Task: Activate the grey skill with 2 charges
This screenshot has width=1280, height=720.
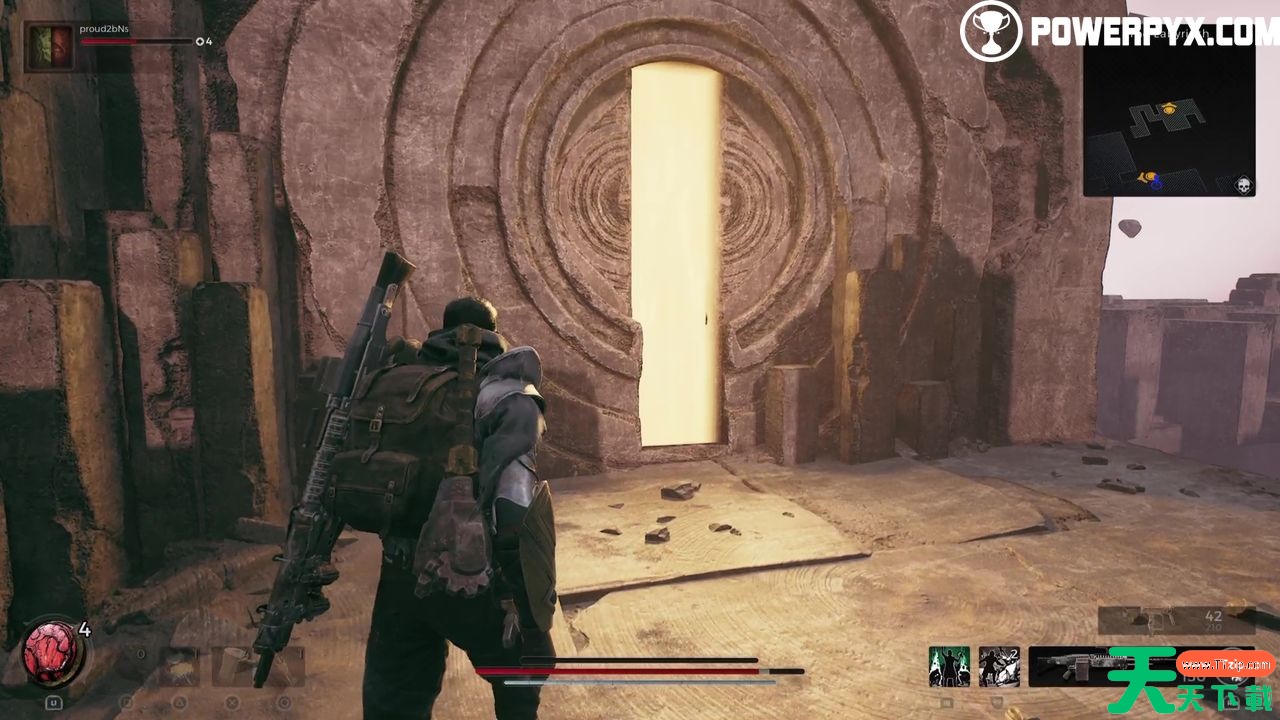Action: (998, 666)
